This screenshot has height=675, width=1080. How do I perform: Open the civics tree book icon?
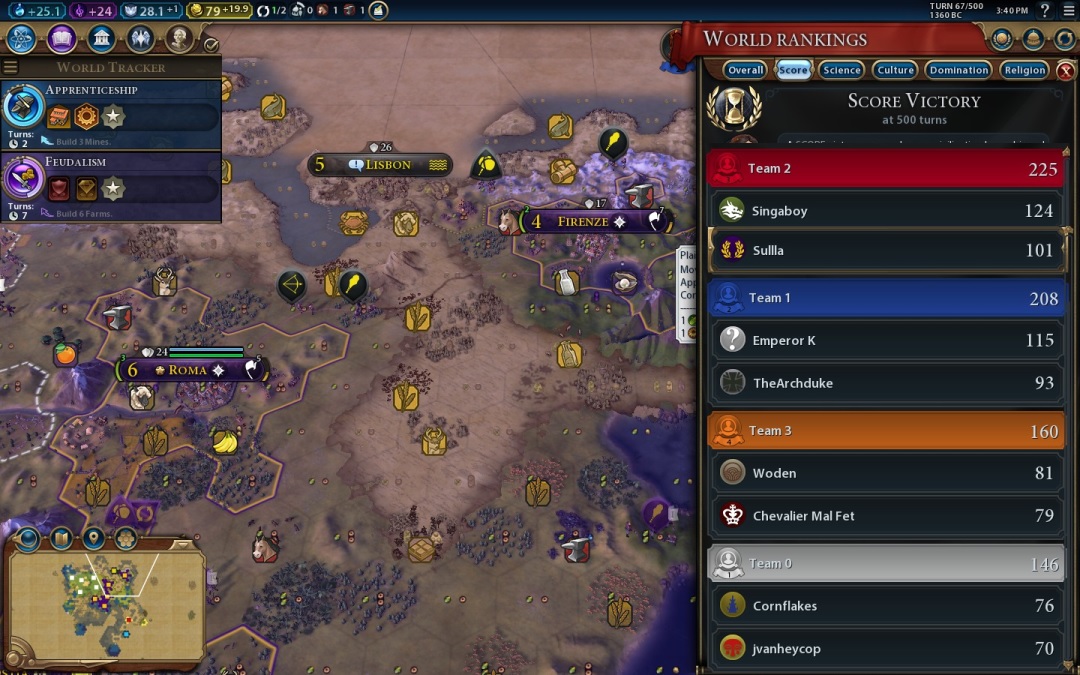pos(62,39)
